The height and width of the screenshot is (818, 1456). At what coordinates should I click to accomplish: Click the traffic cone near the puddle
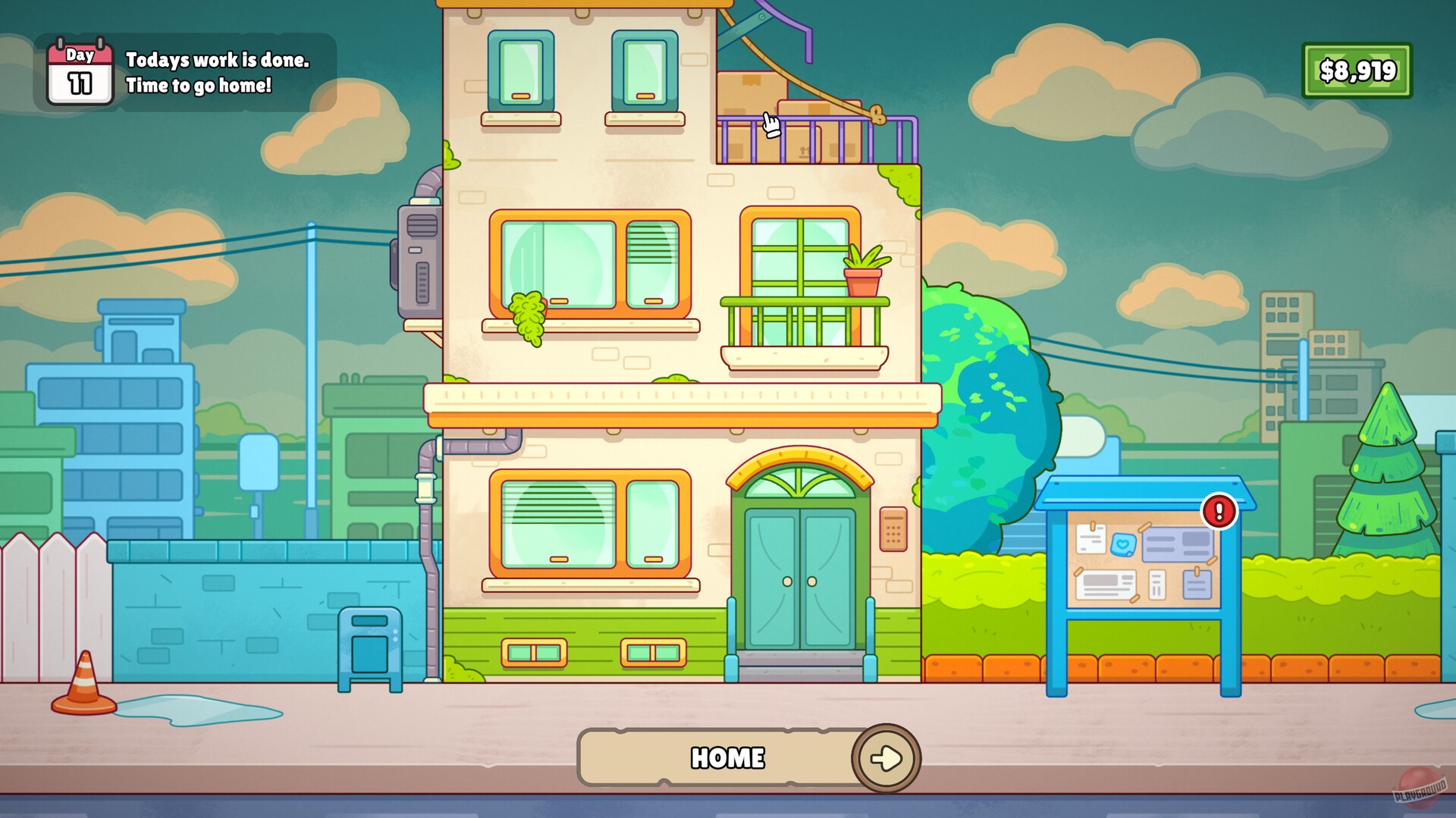pos(82,684)
